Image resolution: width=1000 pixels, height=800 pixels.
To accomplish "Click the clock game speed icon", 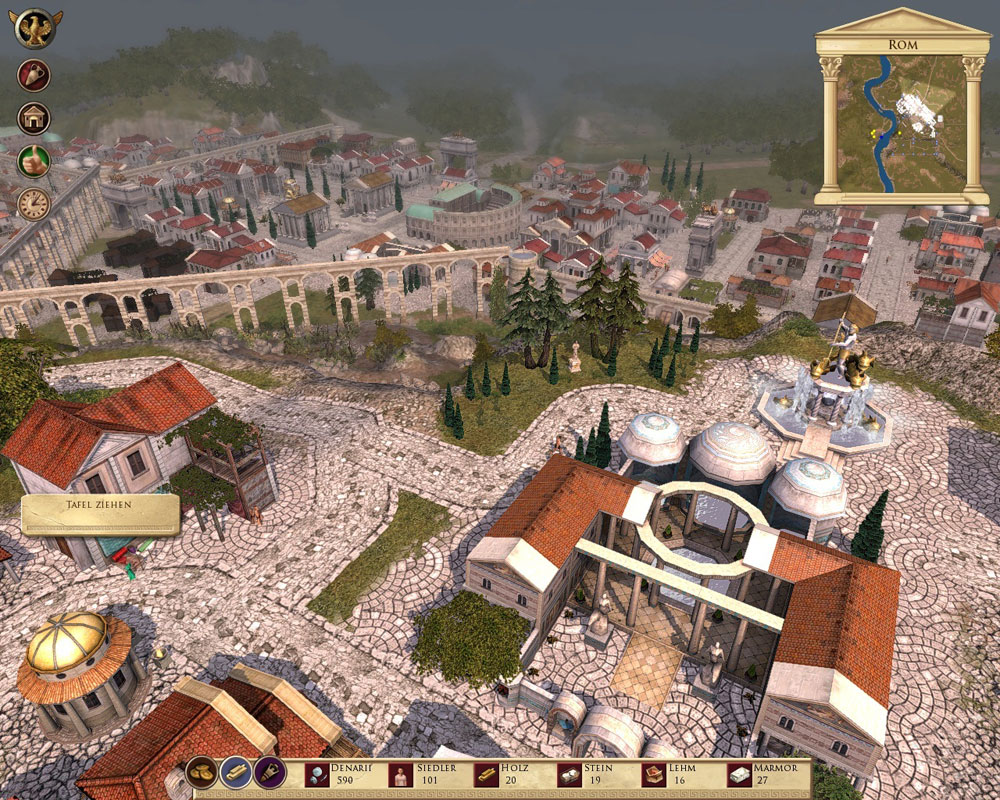I will point(34,204).
